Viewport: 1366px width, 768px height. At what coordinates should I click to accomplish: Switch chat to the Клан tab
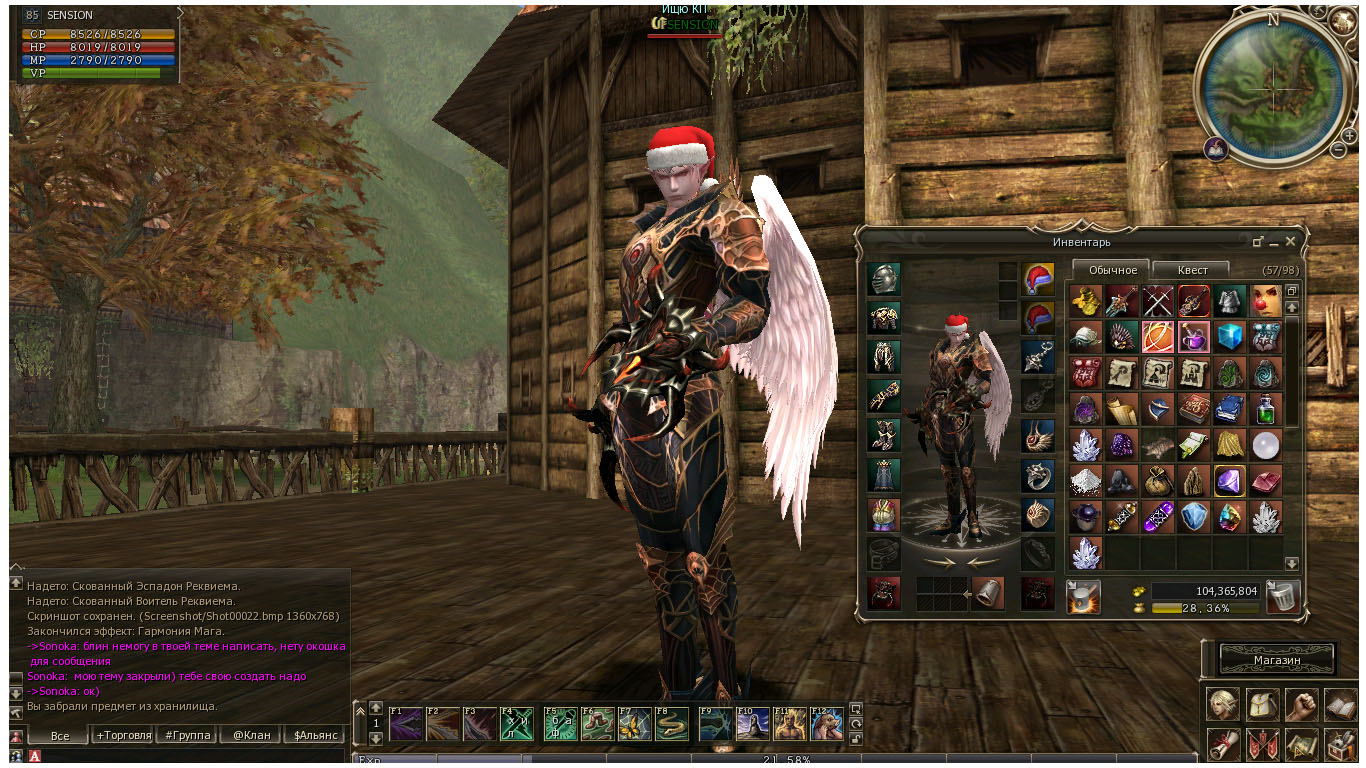pos(252,735)
